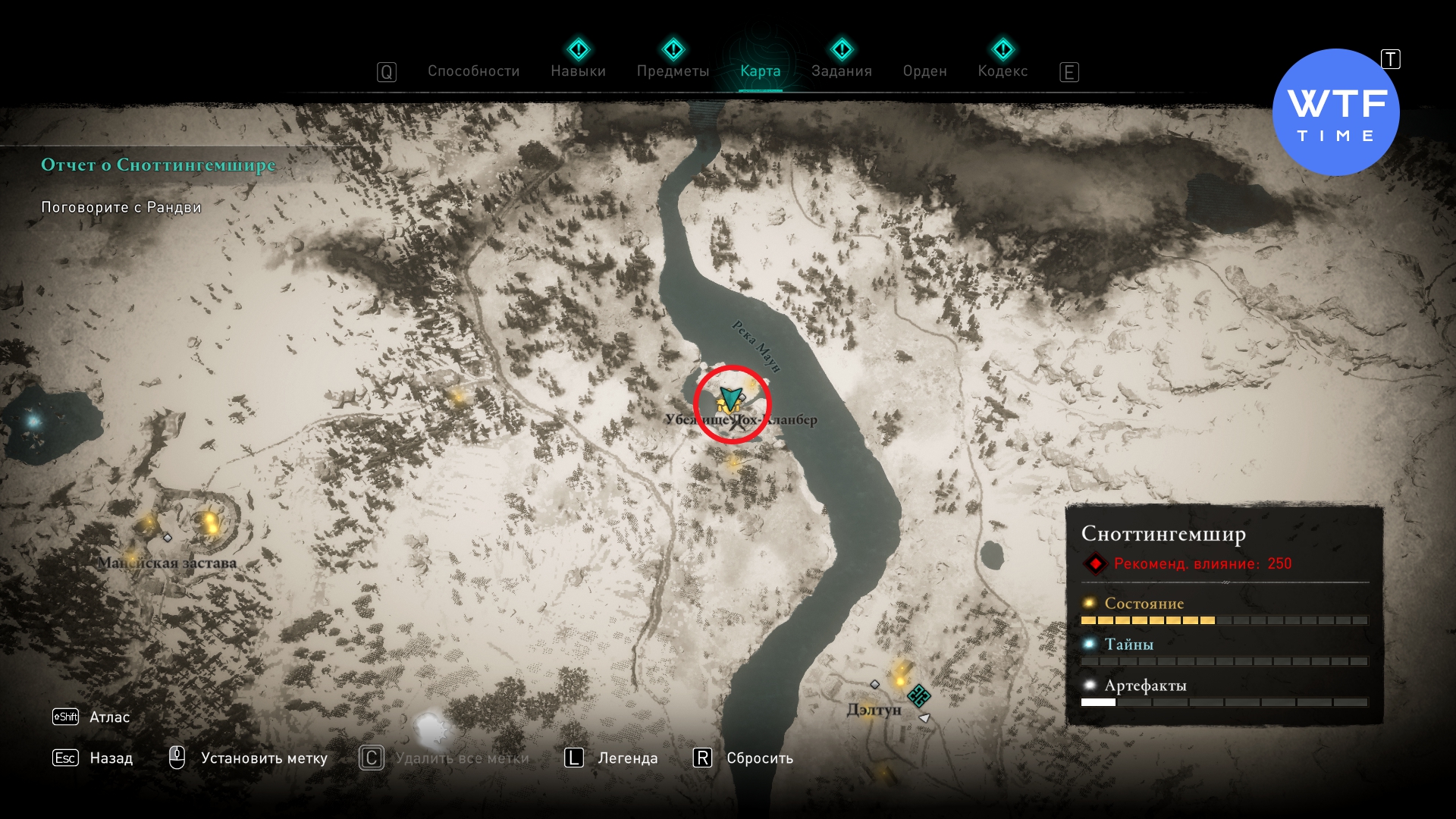This screenshot has width=1456, height=819.
Task: Choose Установить метку to place a marker
Action: [263, 758]
